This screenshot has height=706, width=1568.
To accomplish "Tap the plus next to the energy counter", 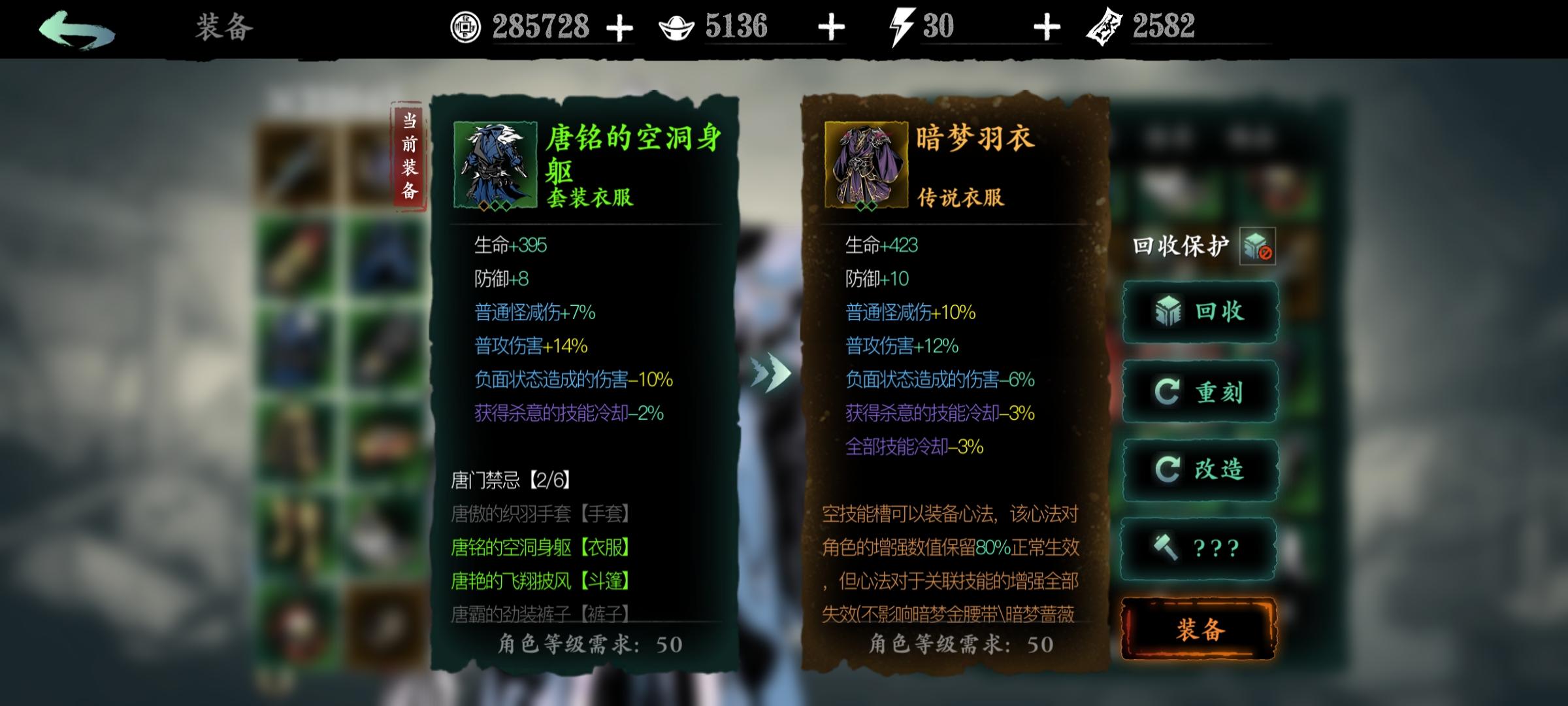I will click(1047, 27).
